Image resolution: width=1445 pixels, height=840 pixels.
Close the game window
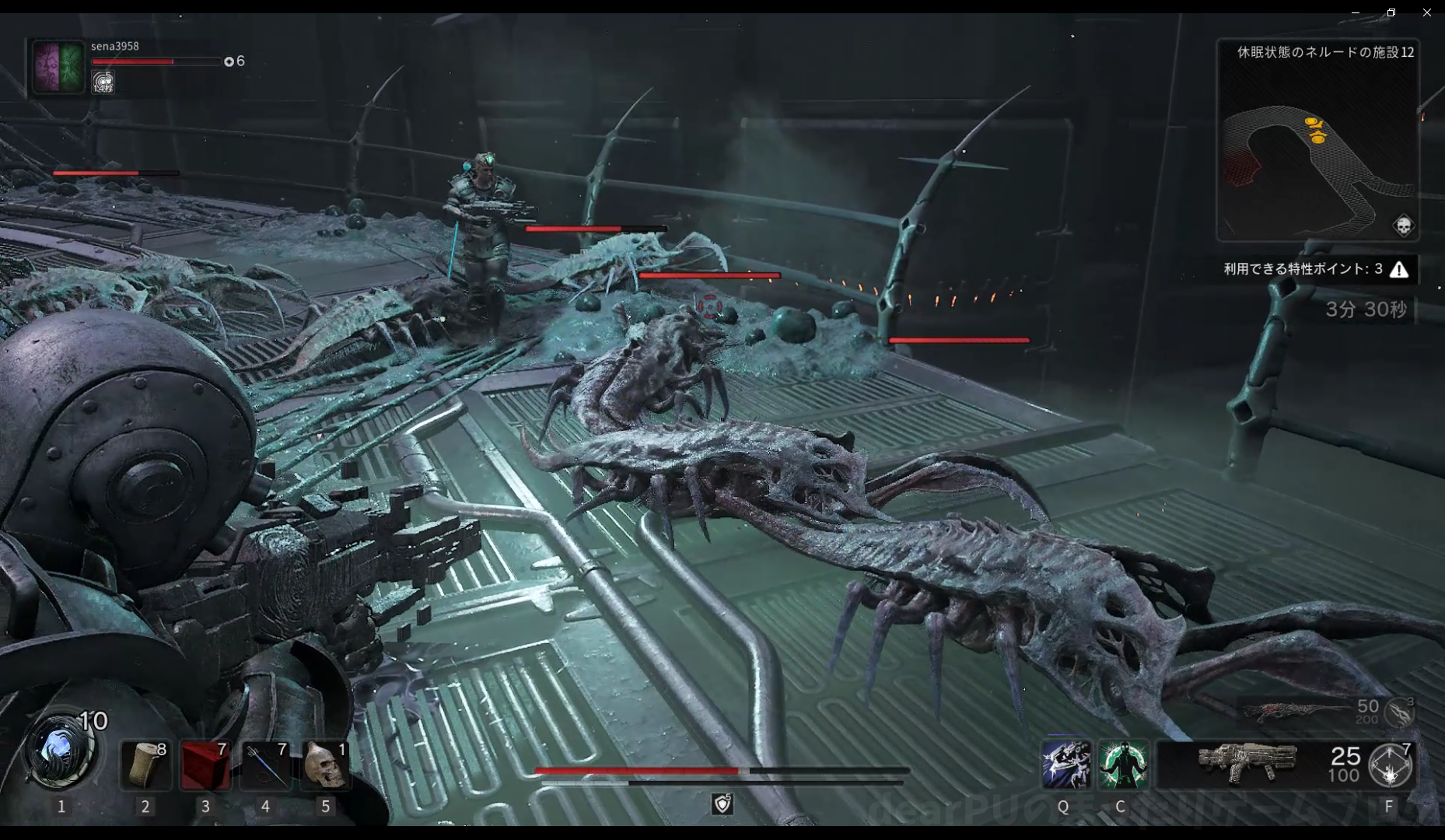[x=1427, y=12]
